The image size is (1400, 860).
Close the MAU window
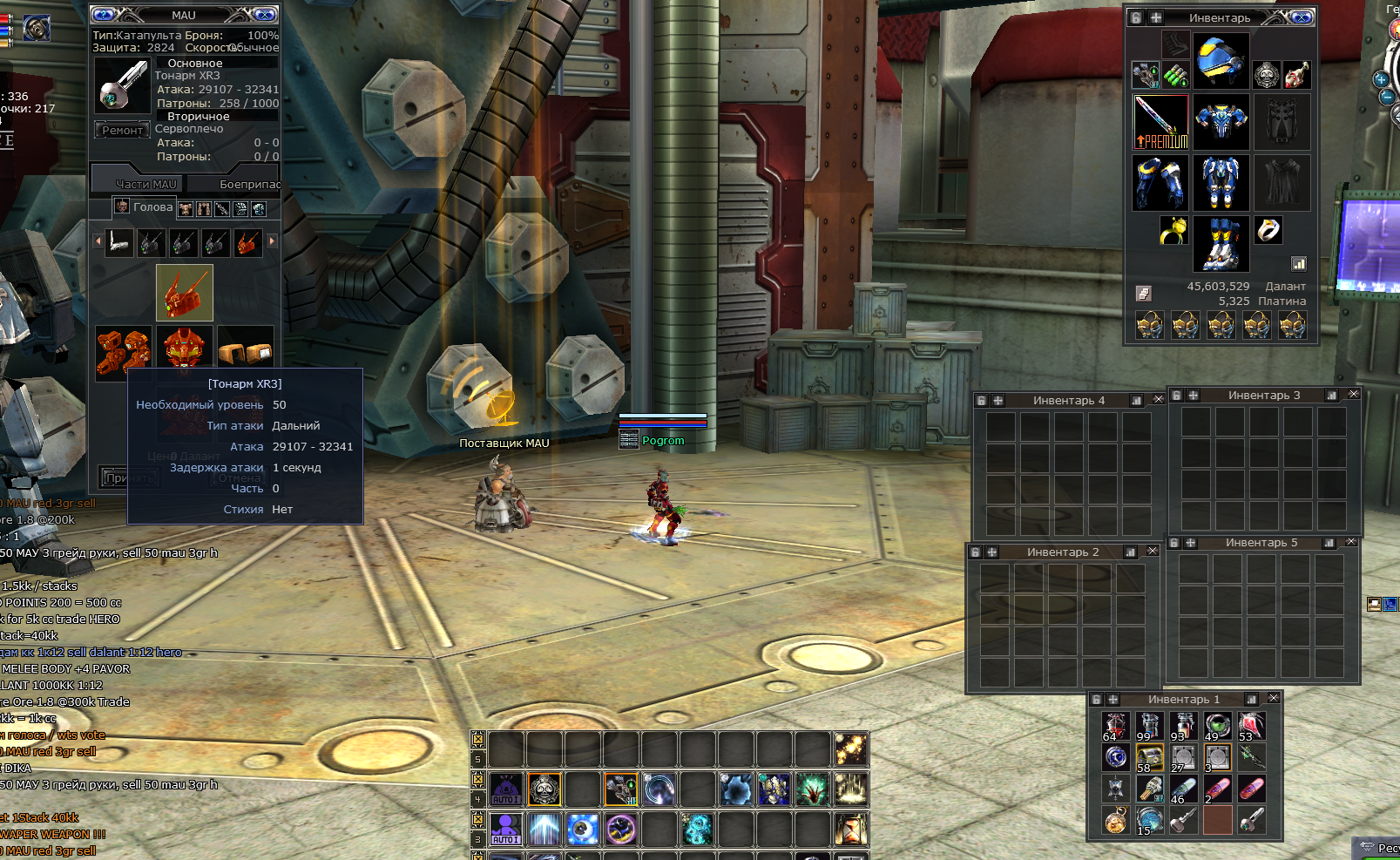266,15
